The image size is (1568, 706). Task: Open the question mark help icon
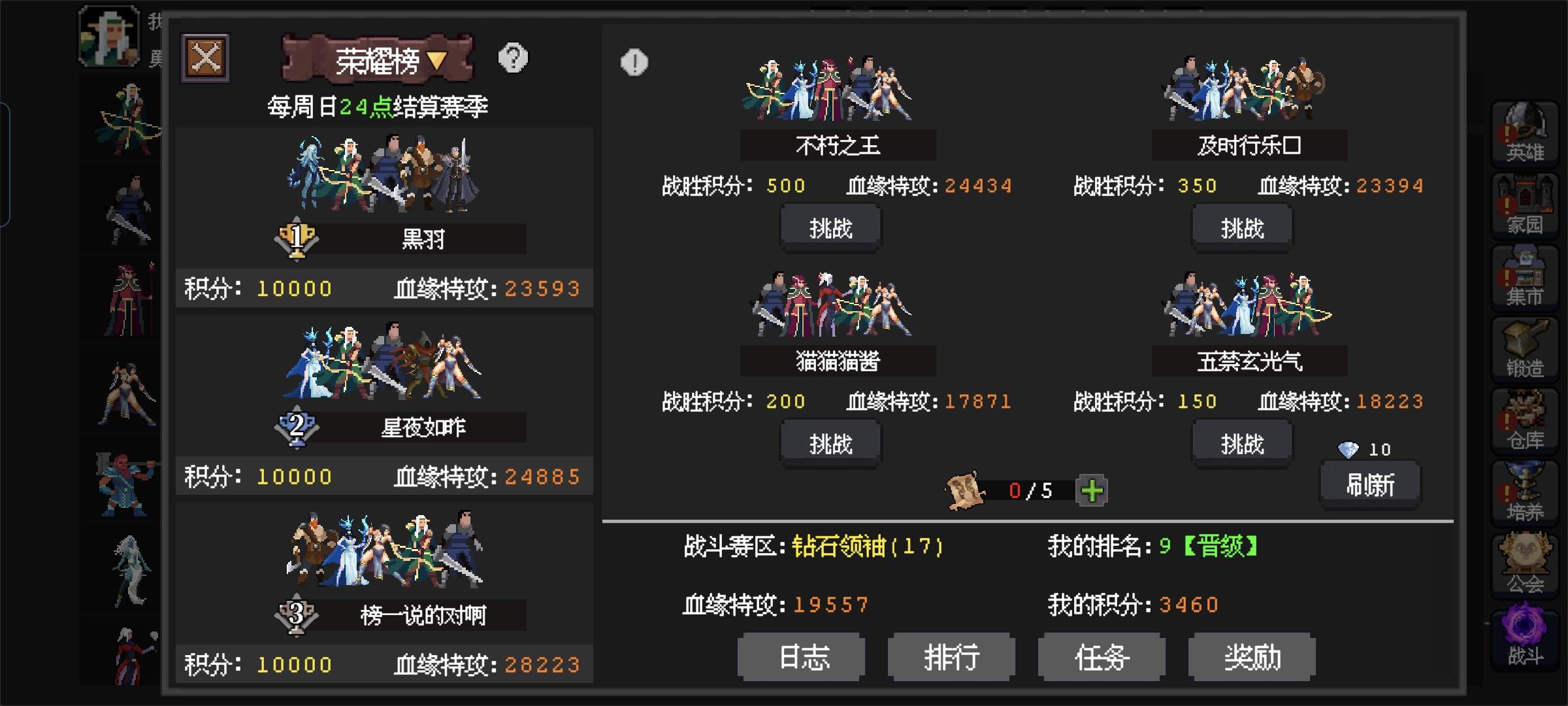click(514, 59)
